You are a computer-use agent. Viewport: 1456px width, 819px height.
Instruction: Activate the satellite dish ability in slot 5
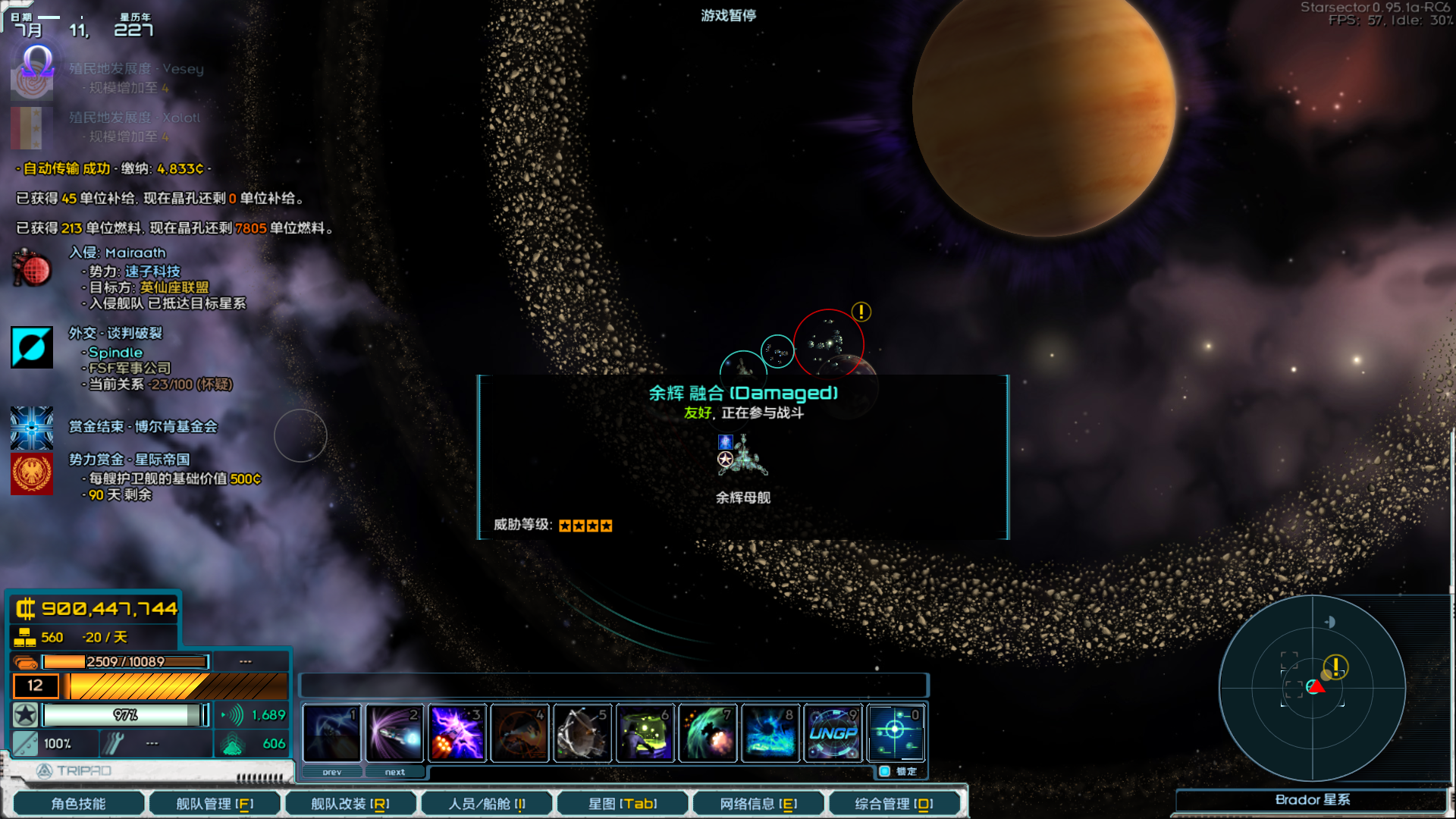click(x=582, y=733)
